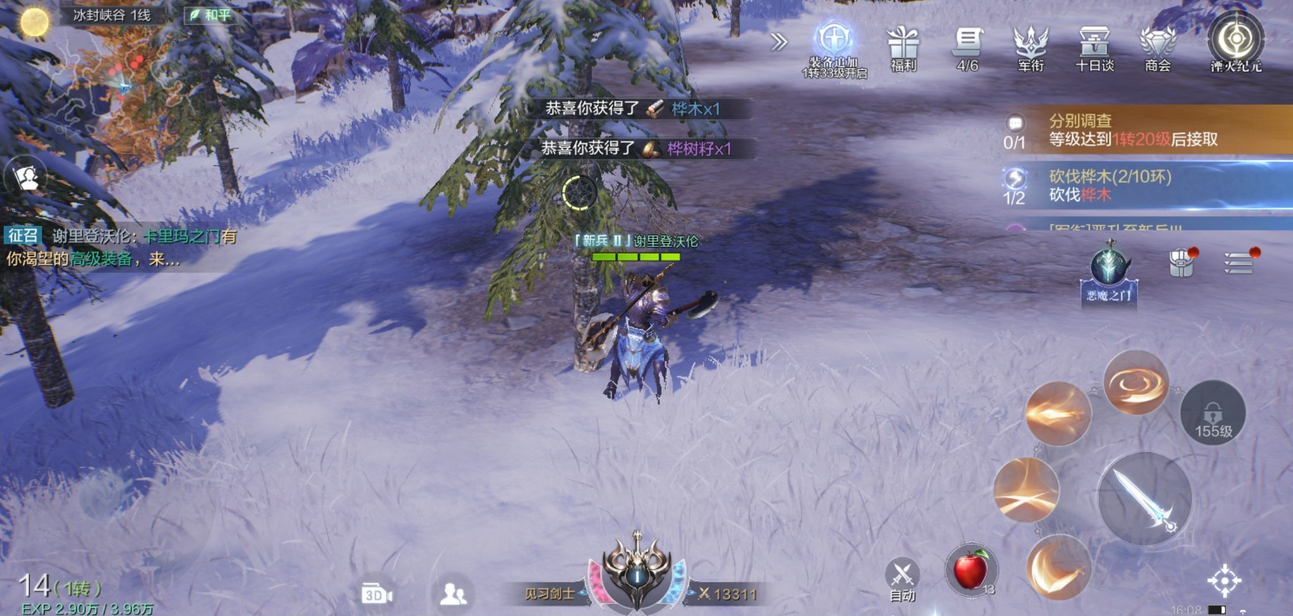Open the list menu with red dot
Viewport: 1293px width, 616px height.
click(x=1240, y=262)
